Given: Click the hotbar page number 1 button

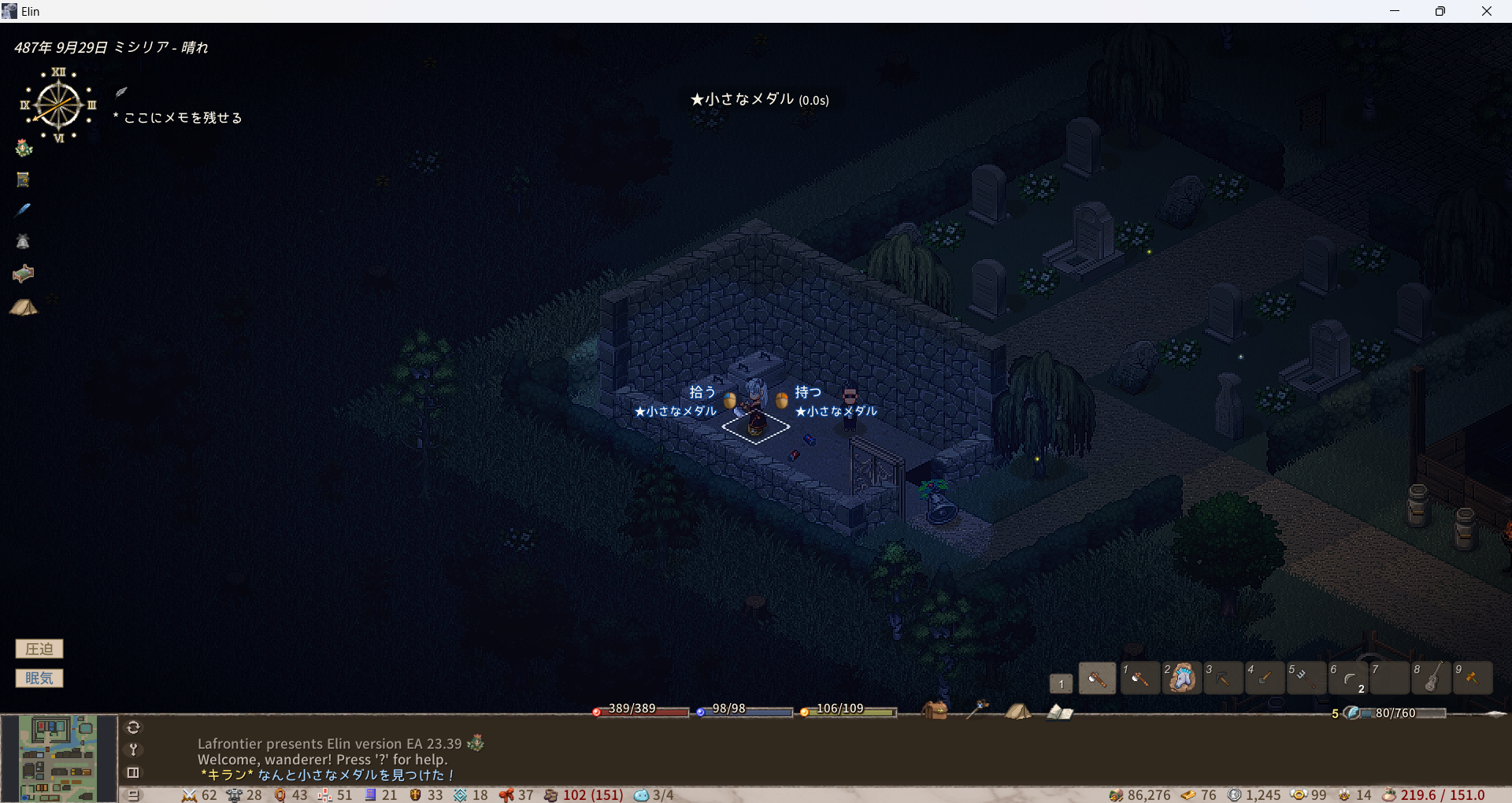Looking at the screenshot, I should point(1061,683).
